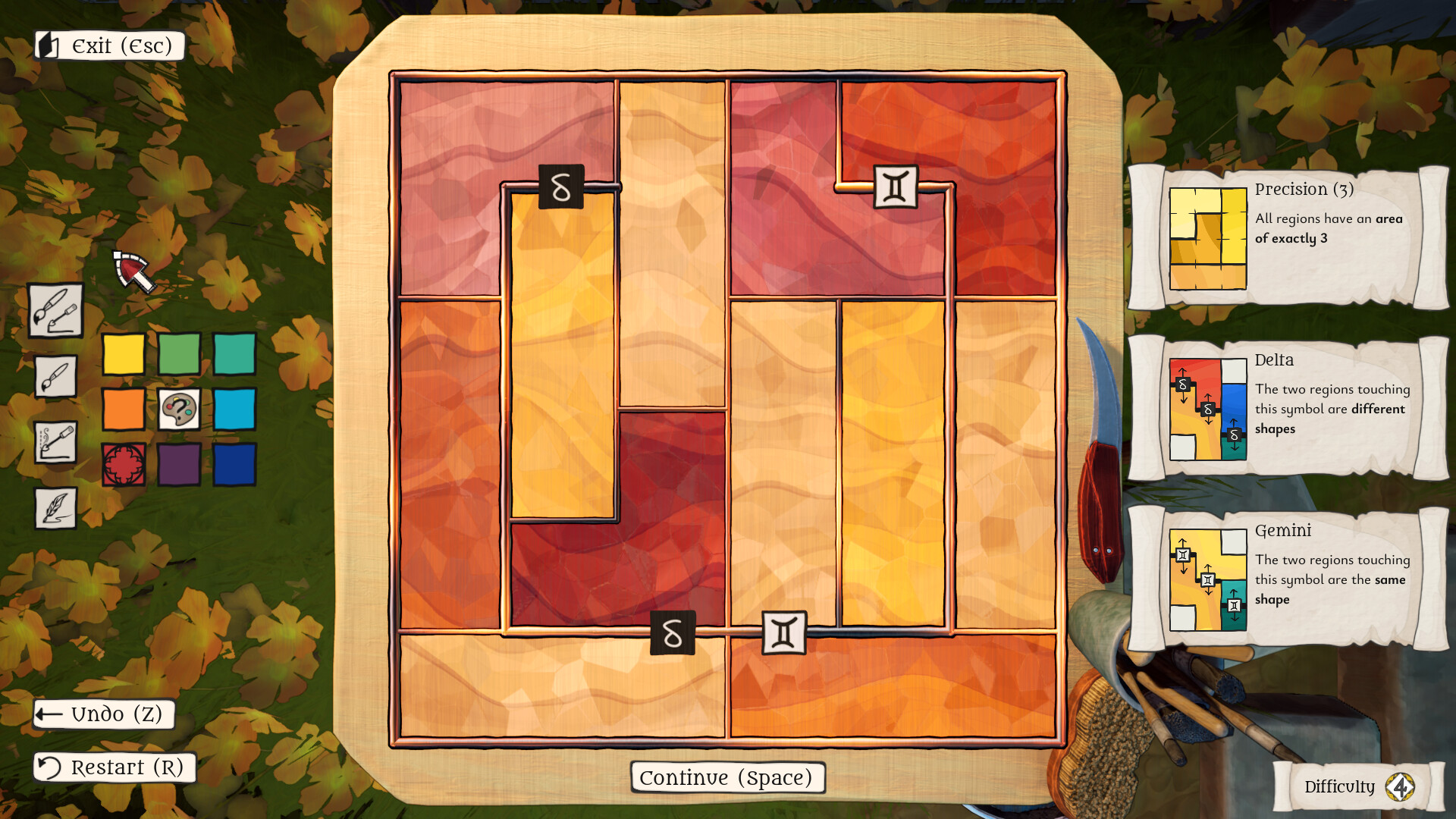Image resolution: width=1456 pixels, height=819 pixels.
Task: Select the purple color swatch
Action: (177, 466)
